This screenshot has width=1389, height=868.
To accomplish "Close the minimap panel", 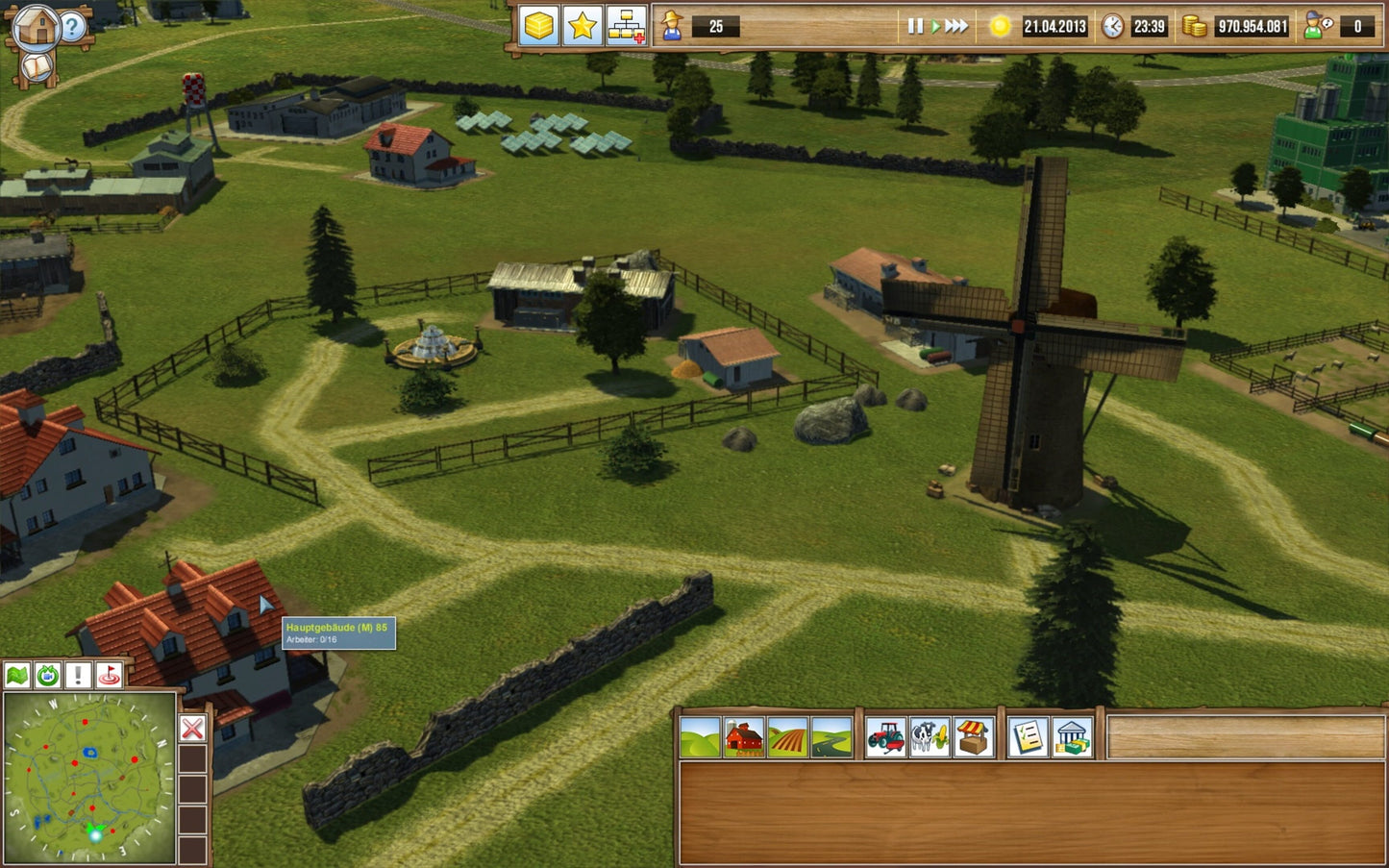I will click(x=192, y=731).
